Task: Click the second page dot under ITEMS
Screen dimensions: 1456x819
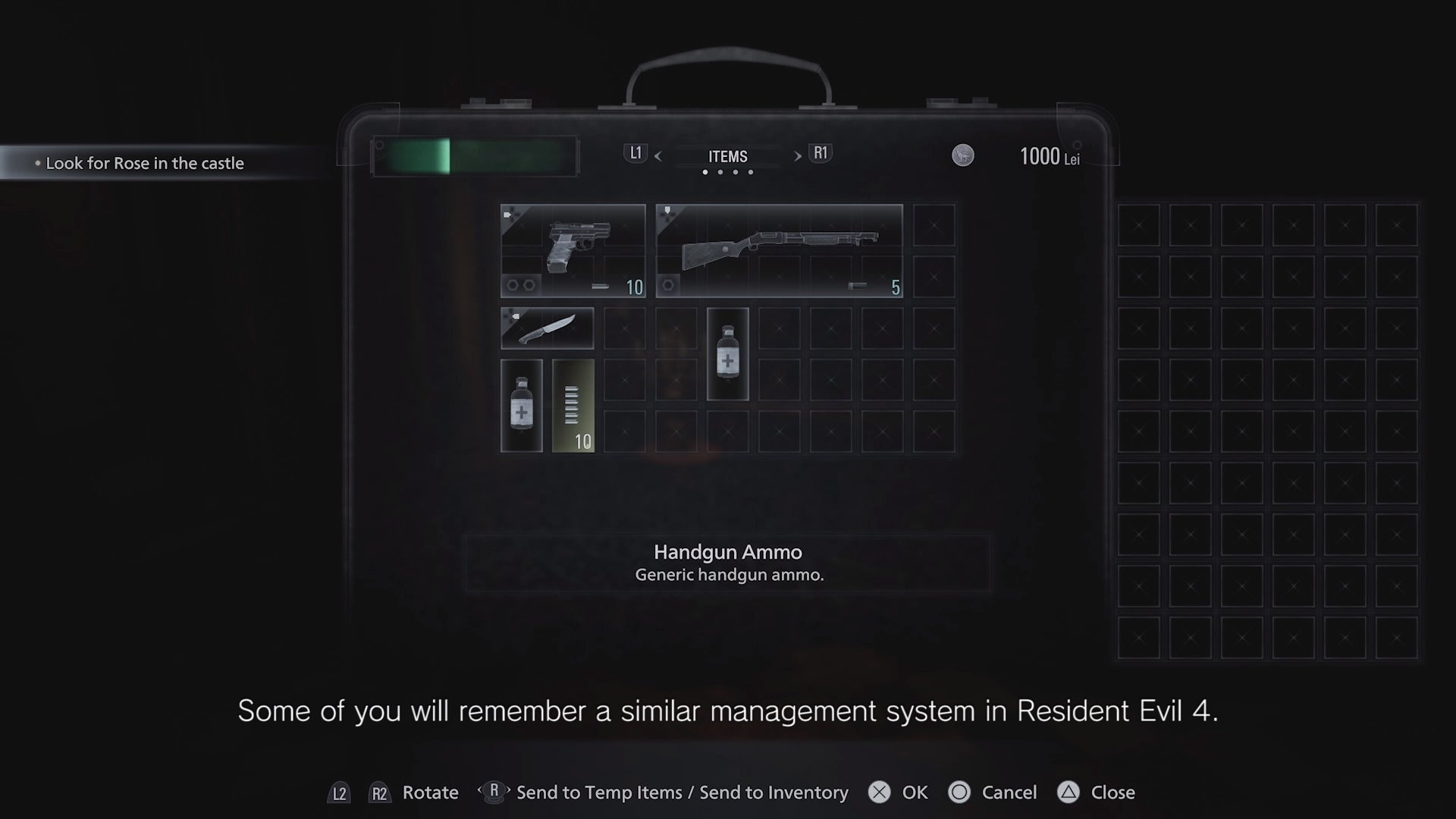Action: point(719,172)
